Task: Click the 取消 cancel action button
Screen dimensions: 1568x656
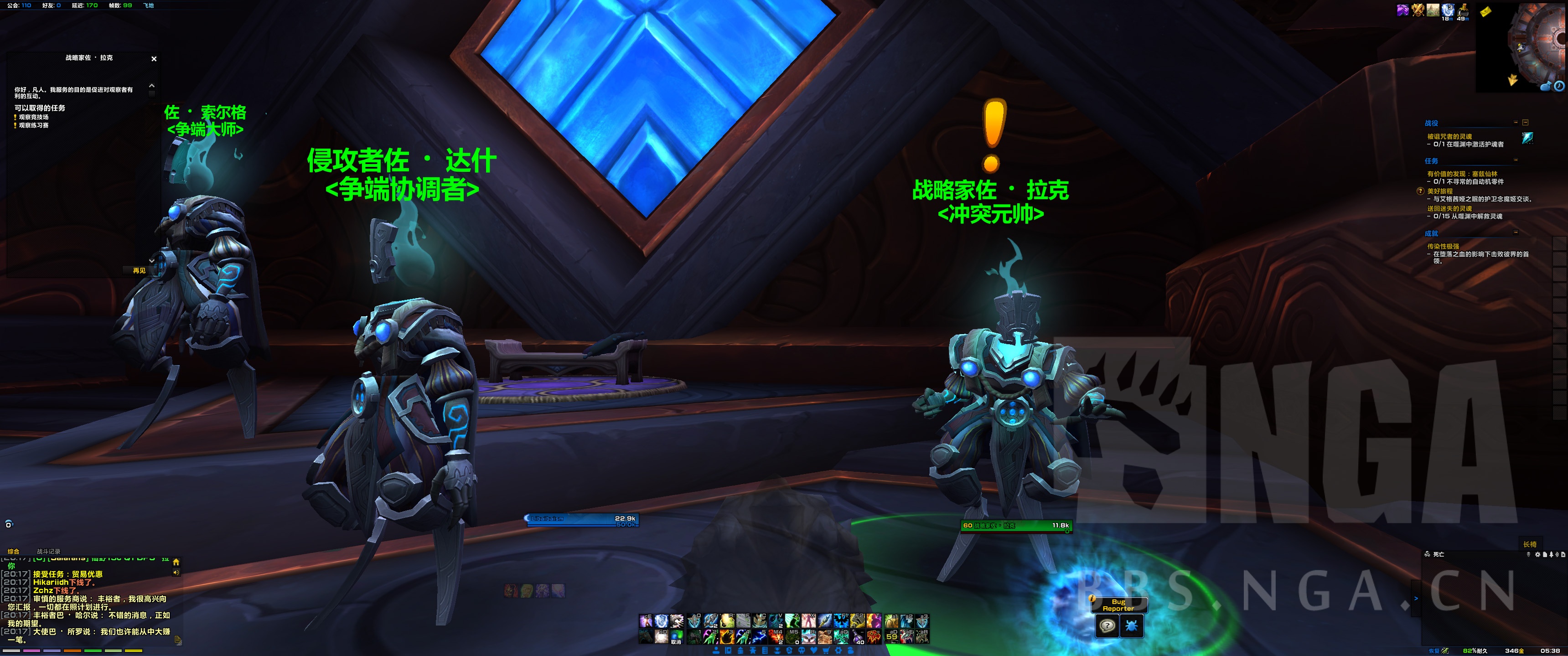Action: point(676,637)
